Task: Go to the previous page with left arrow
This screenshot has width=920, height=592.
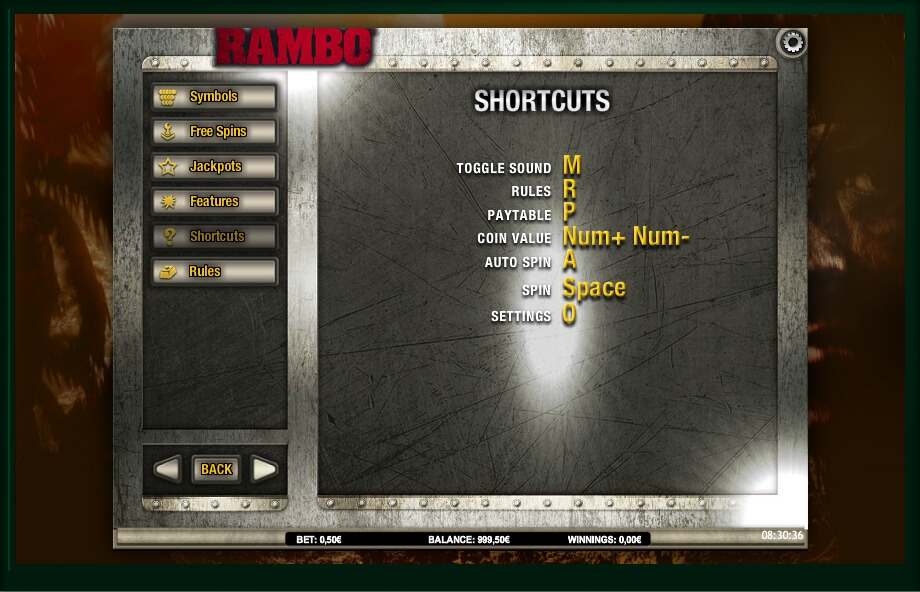Action: click(x=168, y=469)
